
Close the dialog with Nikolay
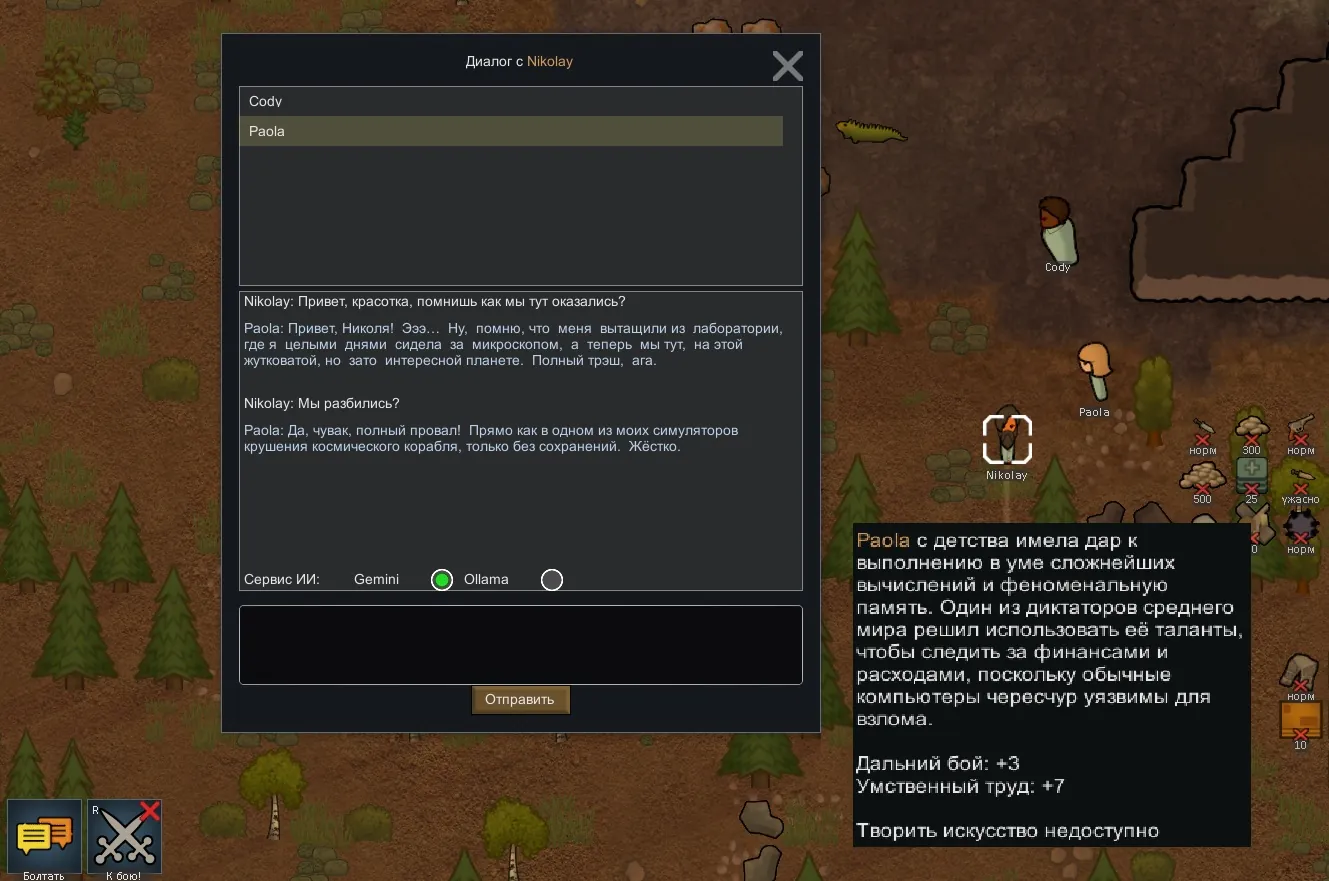click(787, 66)
